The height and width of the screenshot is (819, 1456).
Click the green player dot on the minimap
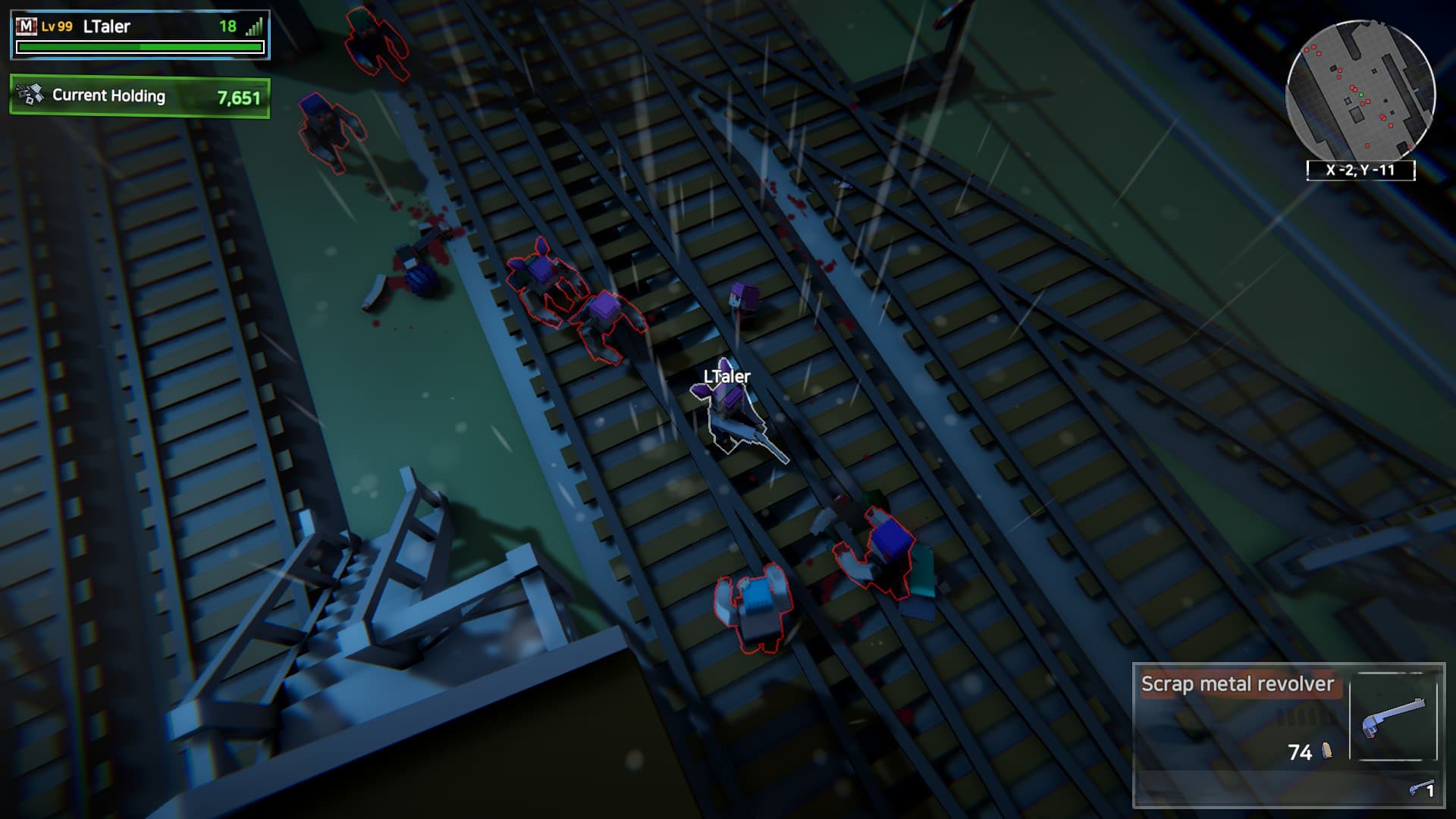[1361, 95]
